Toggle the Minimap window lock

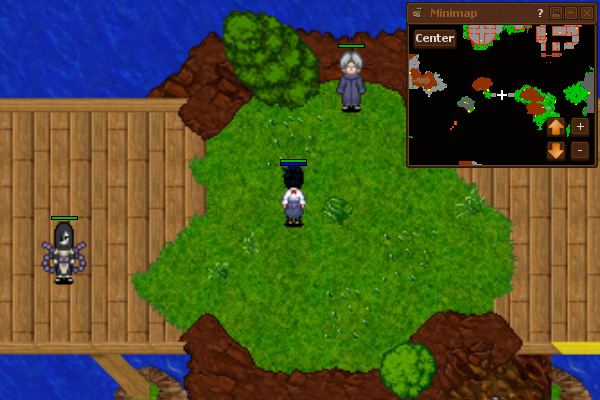(556, 13)
